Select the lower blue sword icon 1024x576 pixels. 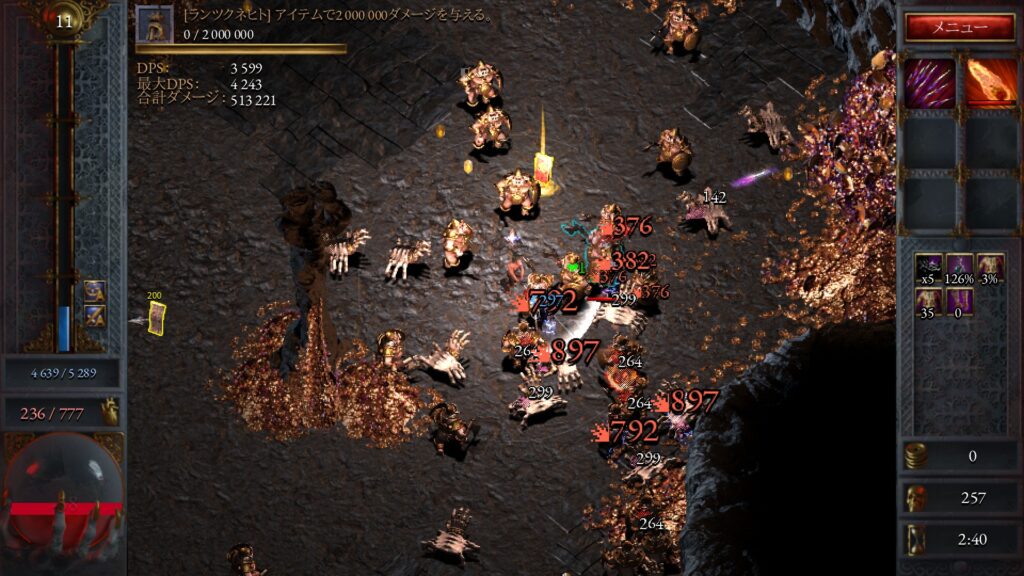[95, 316]
